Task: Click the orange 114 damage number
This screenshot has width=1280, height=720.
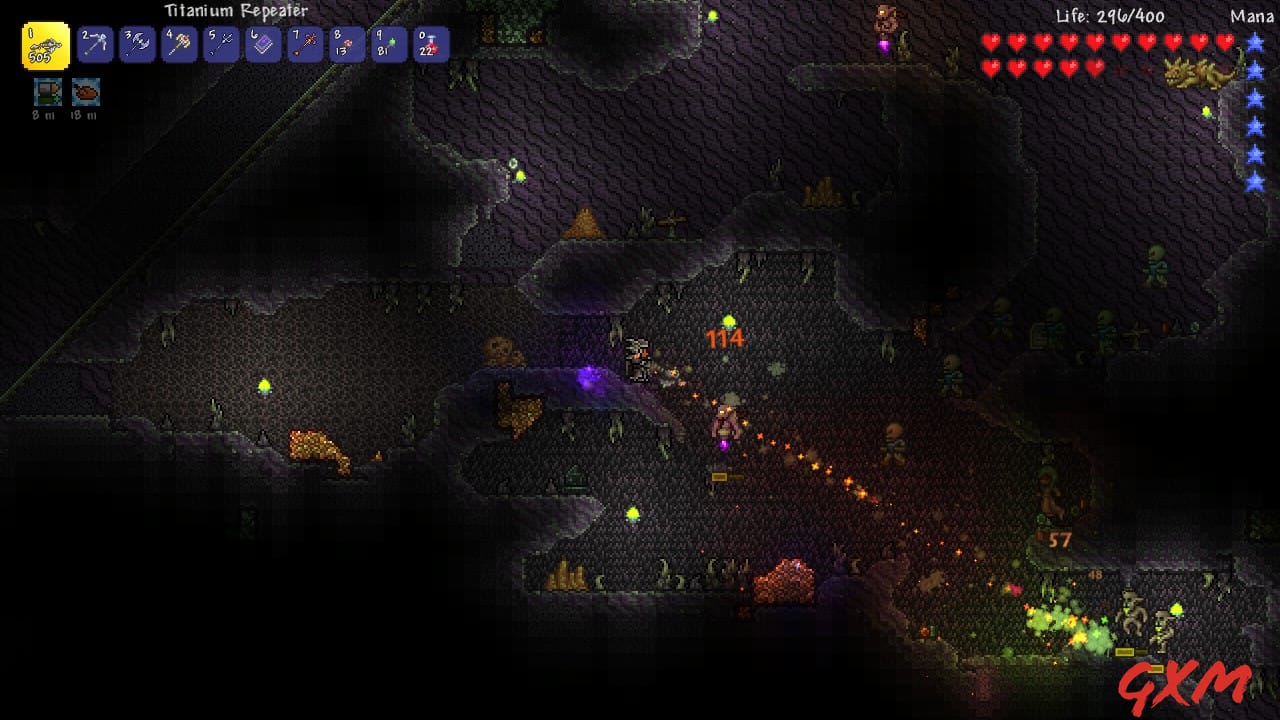Action: point(723,340)
